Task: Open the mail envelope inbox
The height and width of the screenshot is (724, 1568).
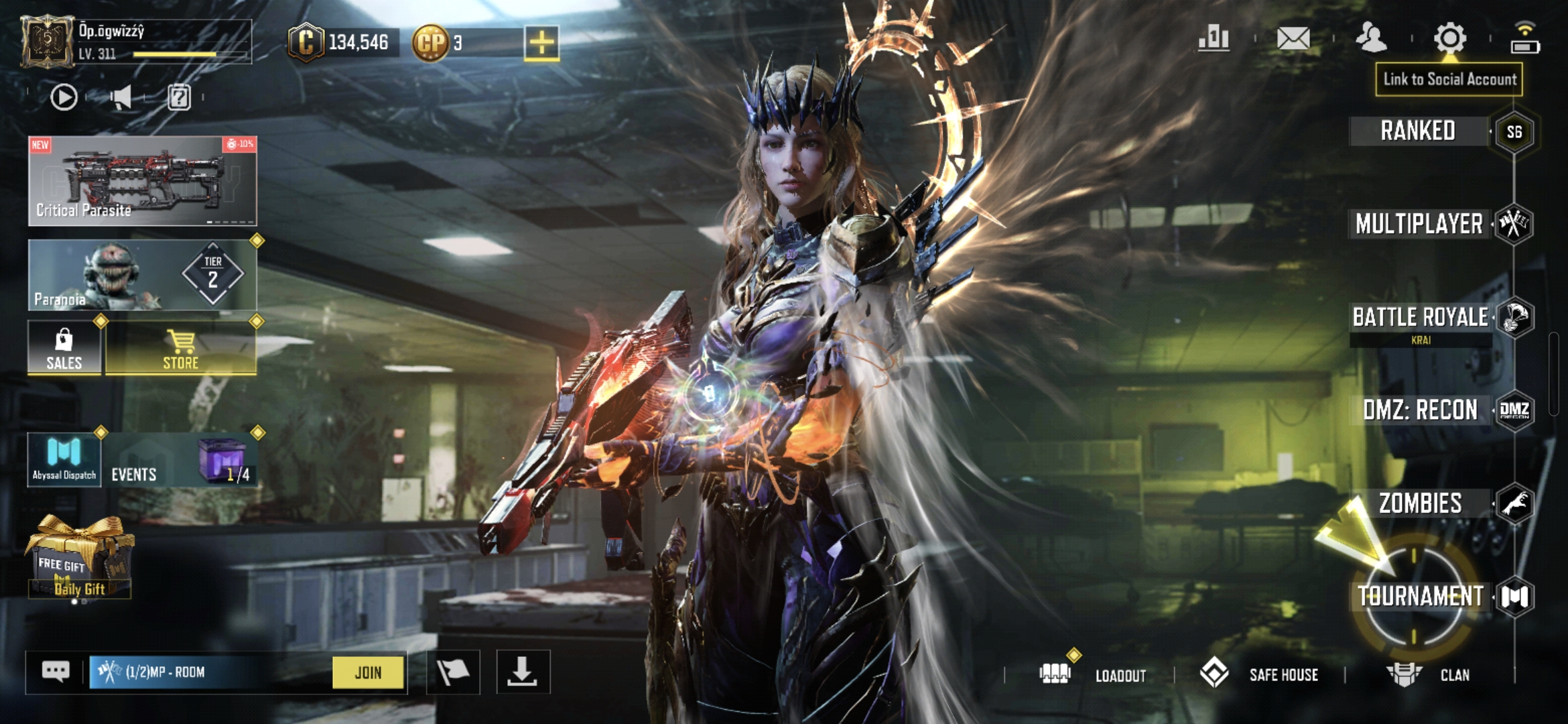Action: 1293,38
